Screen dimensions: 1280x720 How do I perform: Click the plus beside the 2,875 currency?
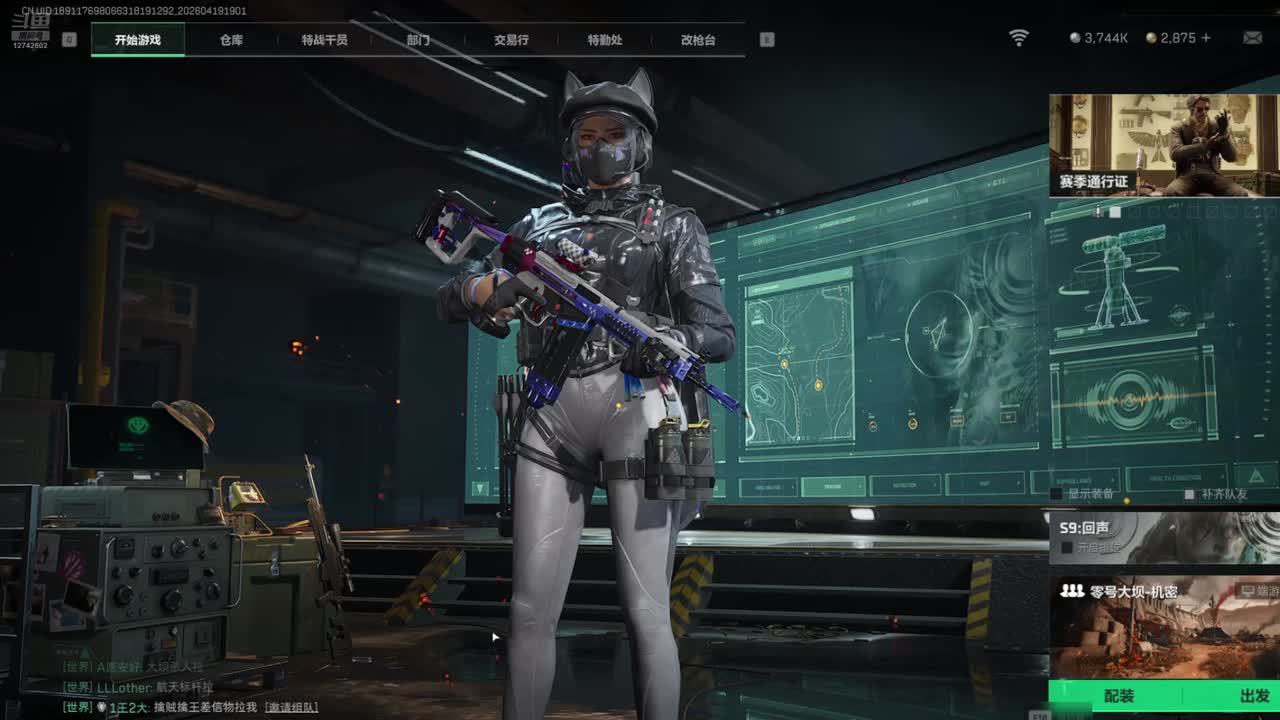(1206, 38)
